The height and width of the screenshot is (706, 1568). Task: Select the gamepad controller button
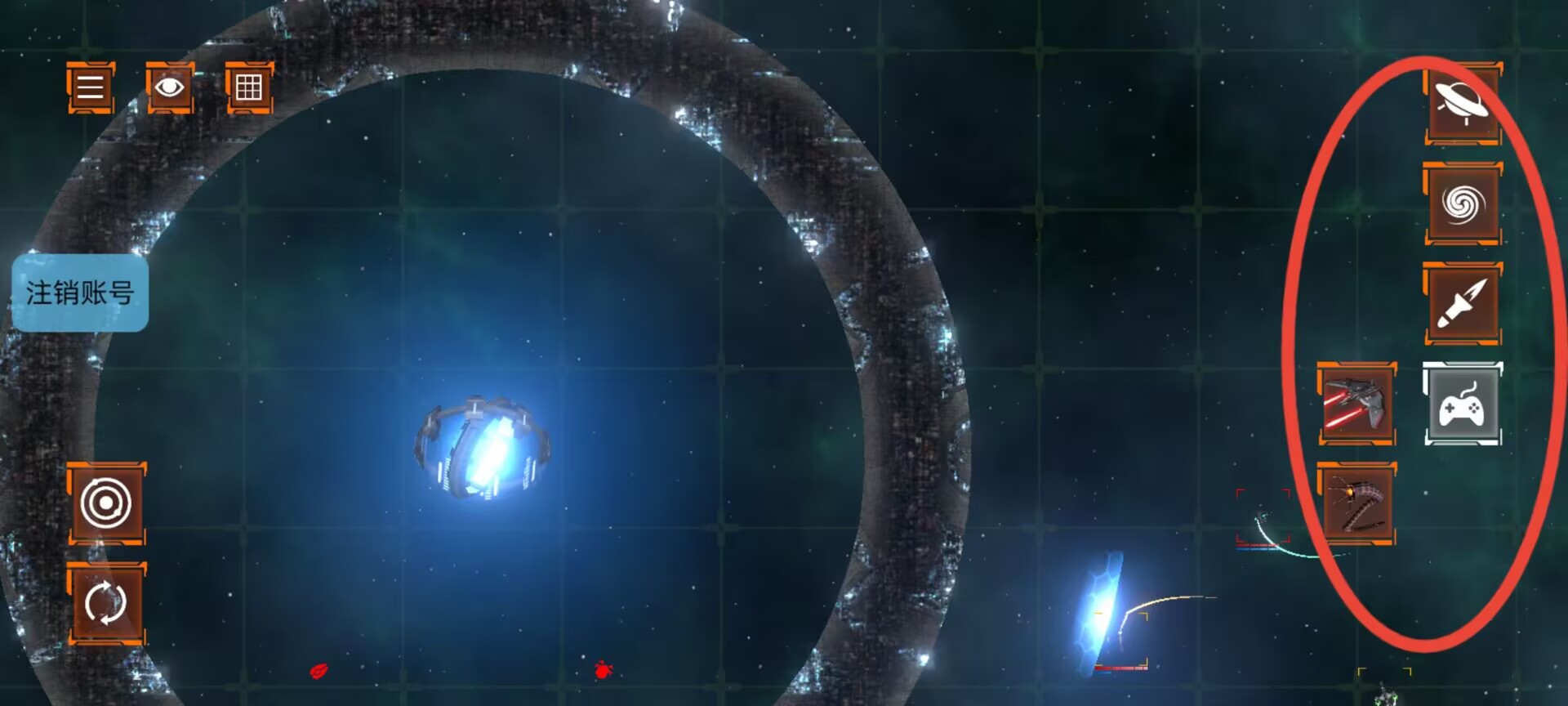1463,404
